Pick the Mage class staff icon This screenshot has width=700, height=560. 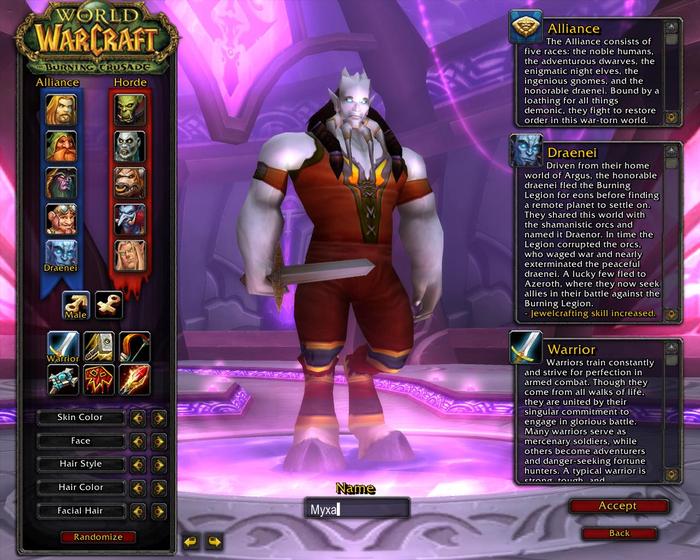click(134, 380)
